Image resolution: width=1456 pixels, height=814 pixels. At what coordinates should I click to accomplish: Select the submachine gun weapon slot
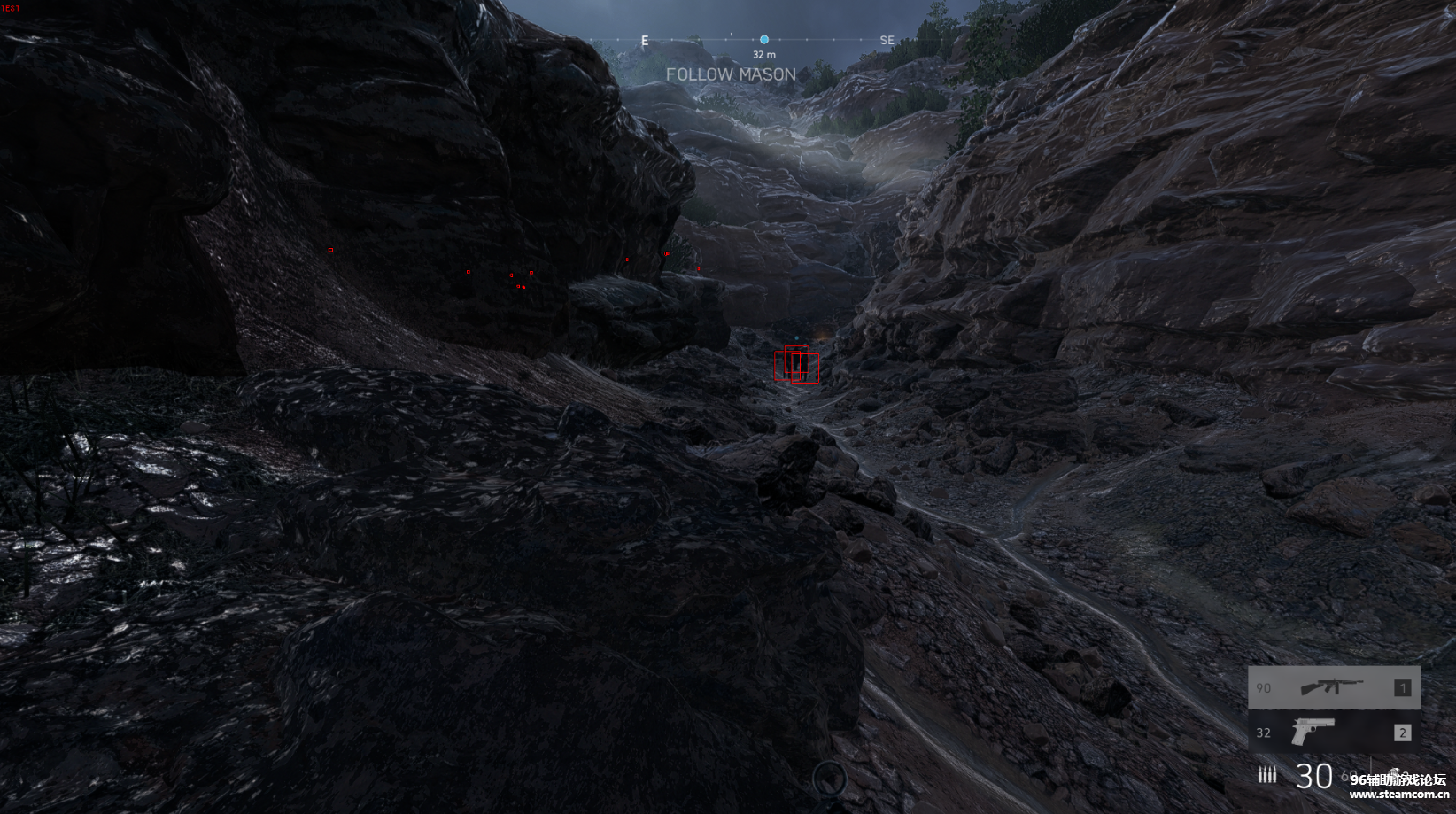point(1333,687)
